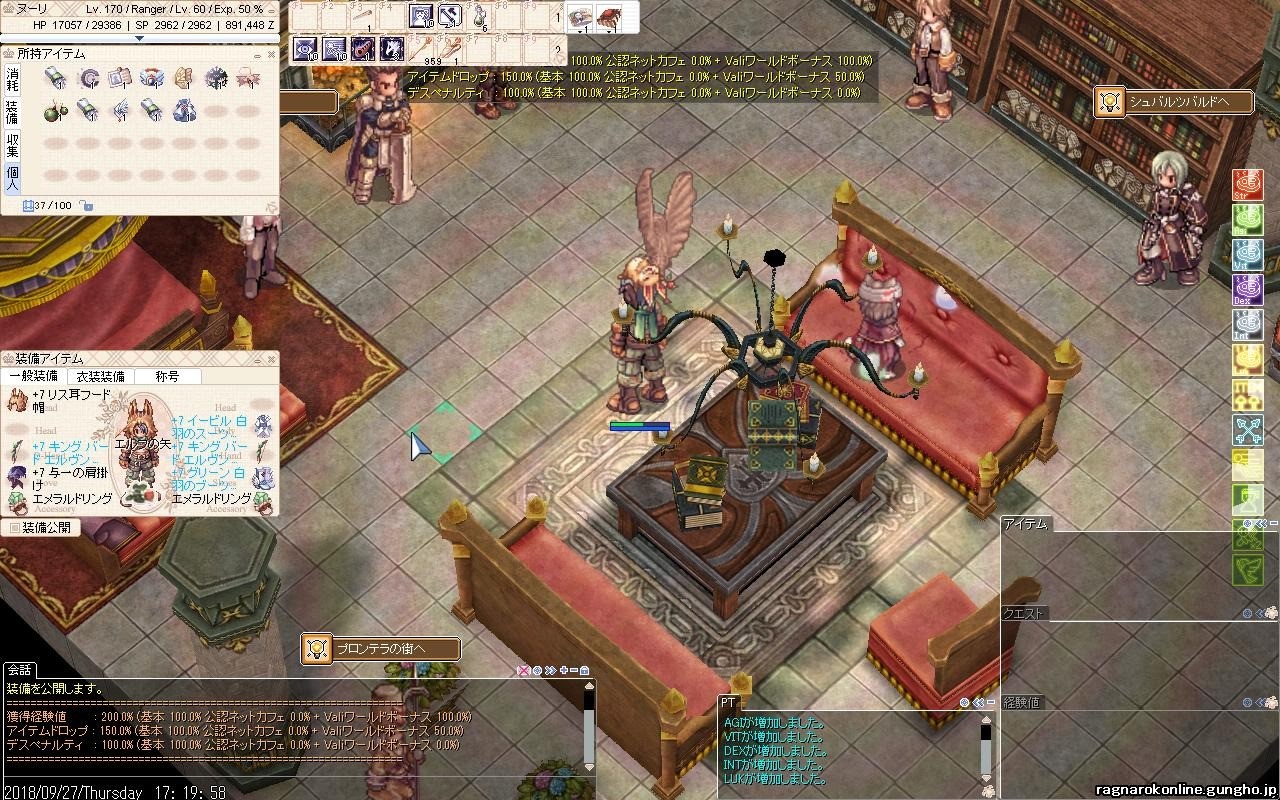Click the red Str buff status icon
This screenshot has width=1280, height=800.
1247,186
